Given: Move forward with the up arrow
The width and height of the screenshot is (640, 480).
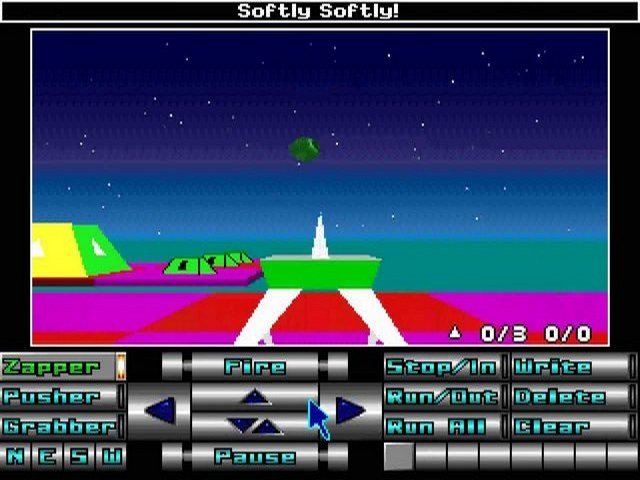Looking at the screenshot, I should coord(256,397).
